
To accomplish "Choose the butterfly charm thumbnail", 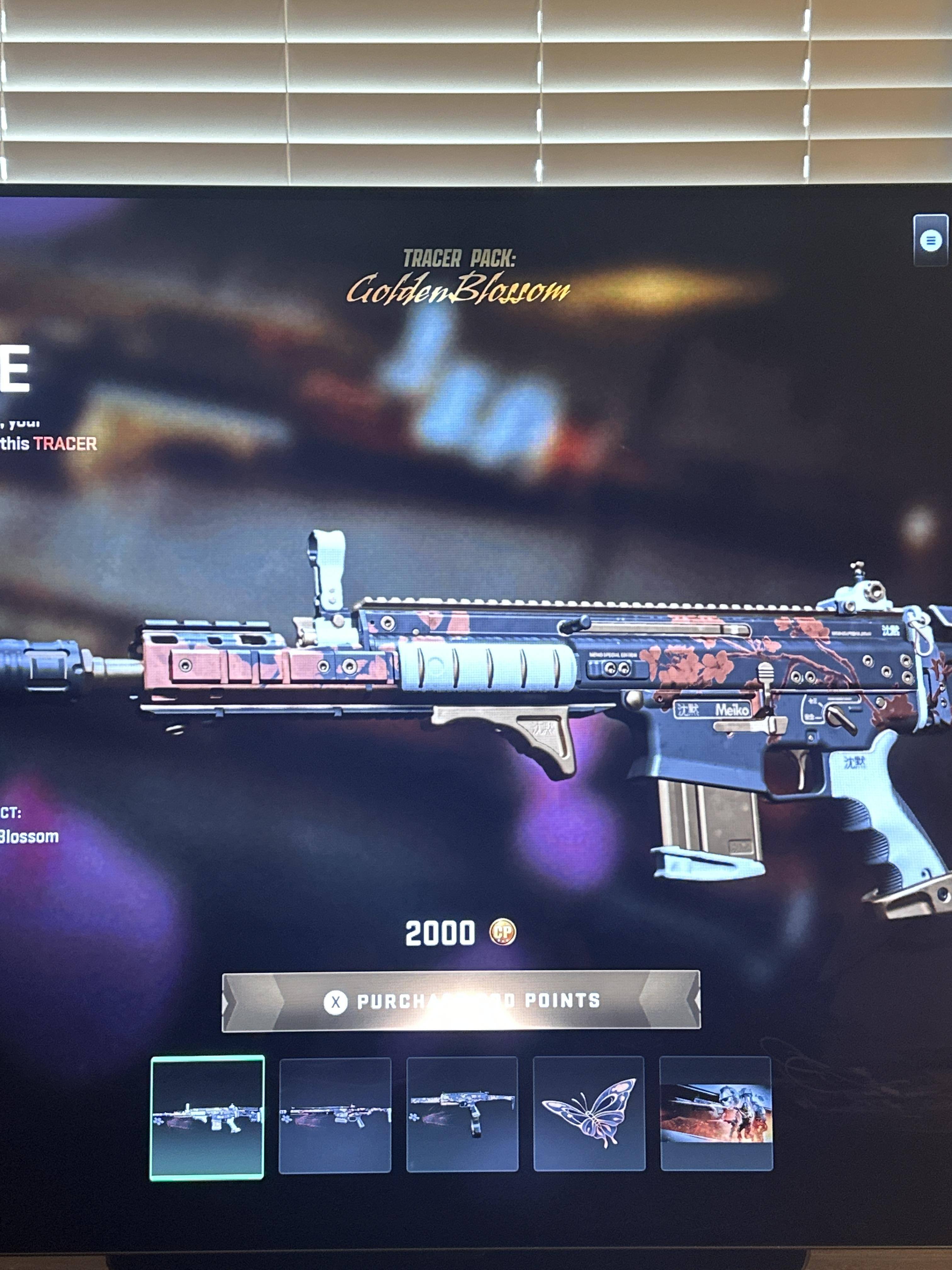I will pos(589,1113).
